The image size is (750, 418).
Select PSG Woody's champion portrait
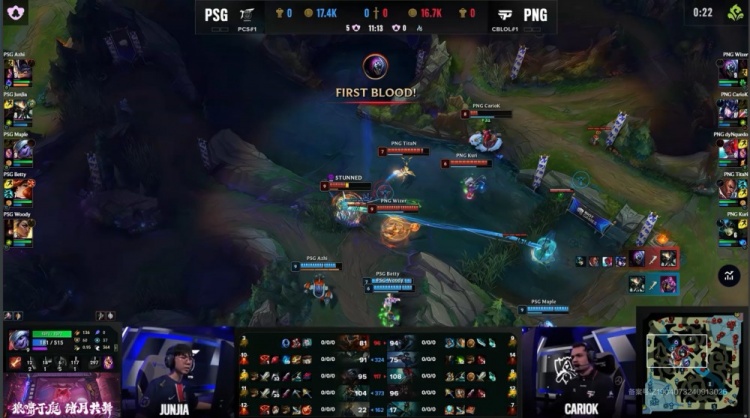pyautogui.click(x=20, y=229)
